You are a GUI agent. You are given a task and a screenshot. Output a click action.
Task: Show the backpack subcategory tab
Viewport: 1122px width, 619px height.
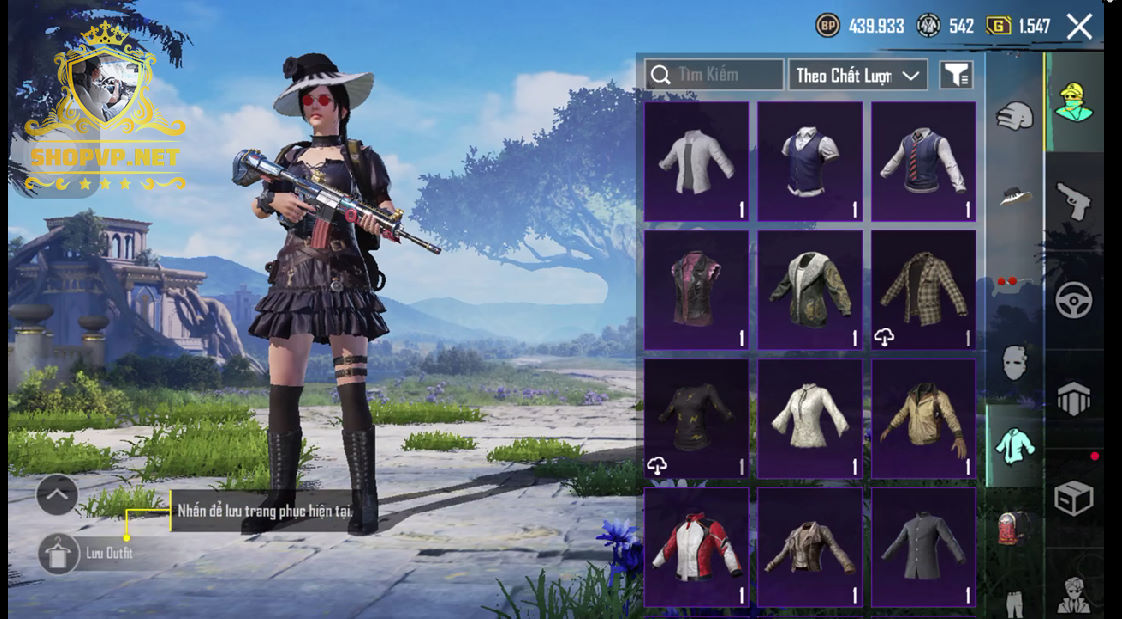point(1014,528)
